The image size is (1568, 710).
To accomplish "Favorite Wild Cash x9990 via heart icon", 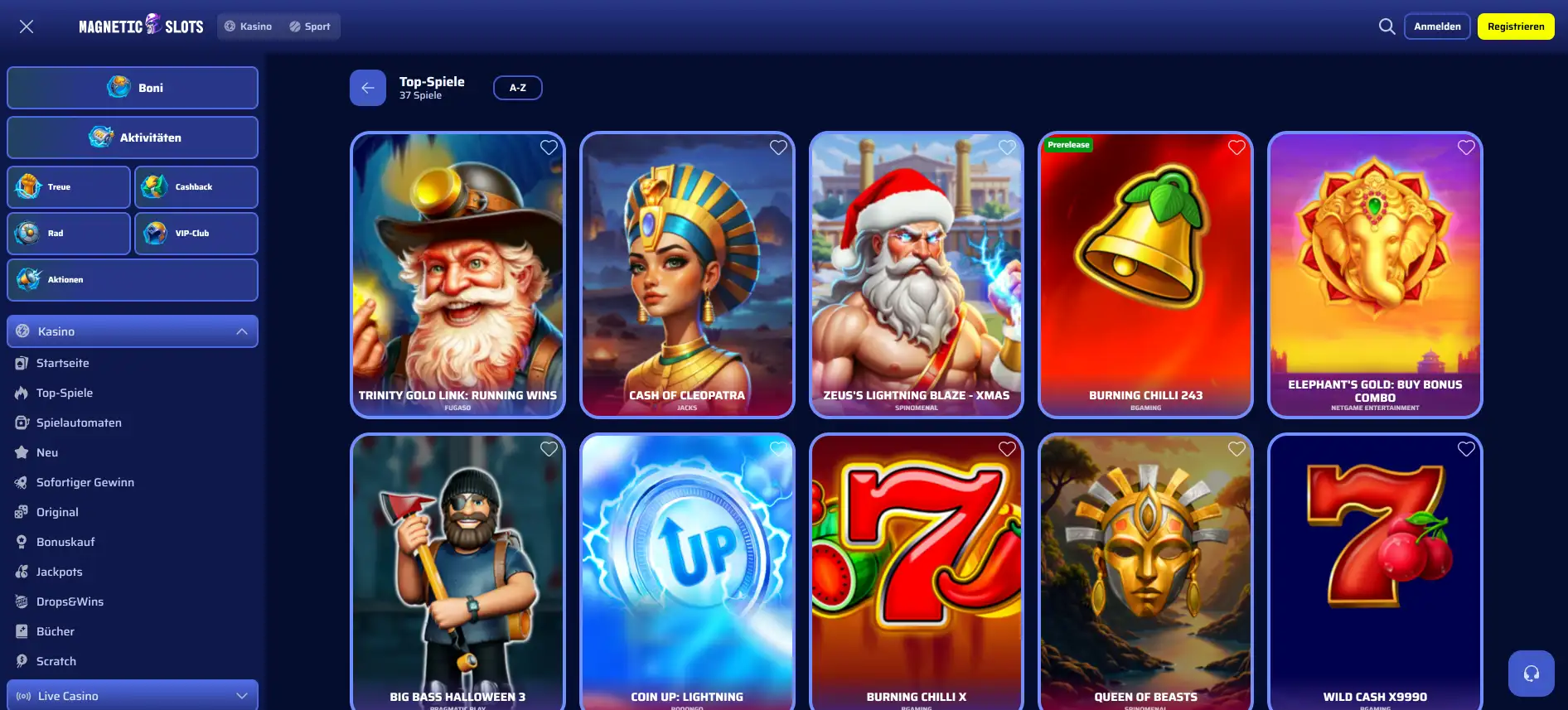I will pos(1466,448).
